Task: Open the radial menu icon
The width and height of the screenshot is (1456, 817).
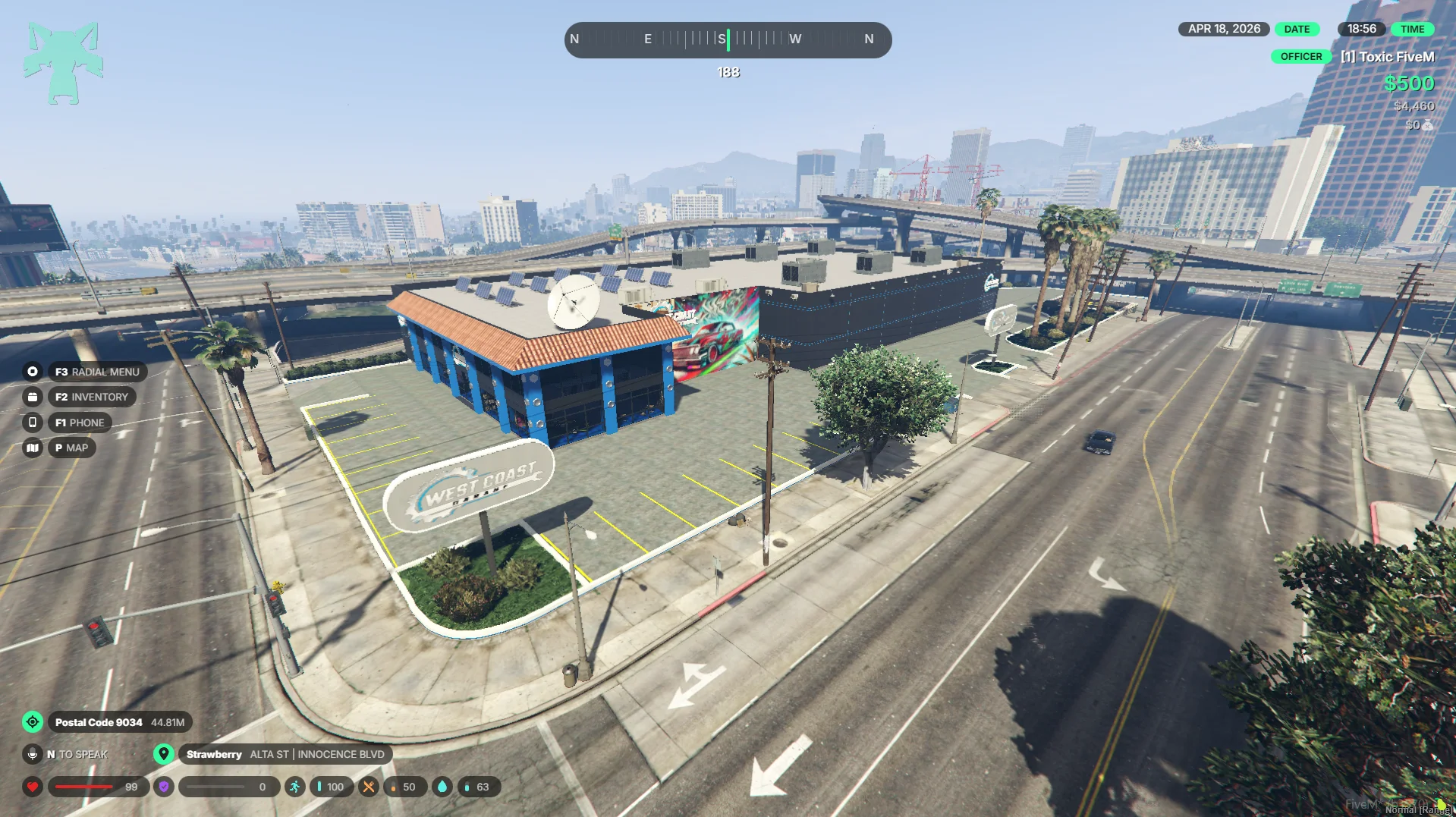Action: [33, 372]
